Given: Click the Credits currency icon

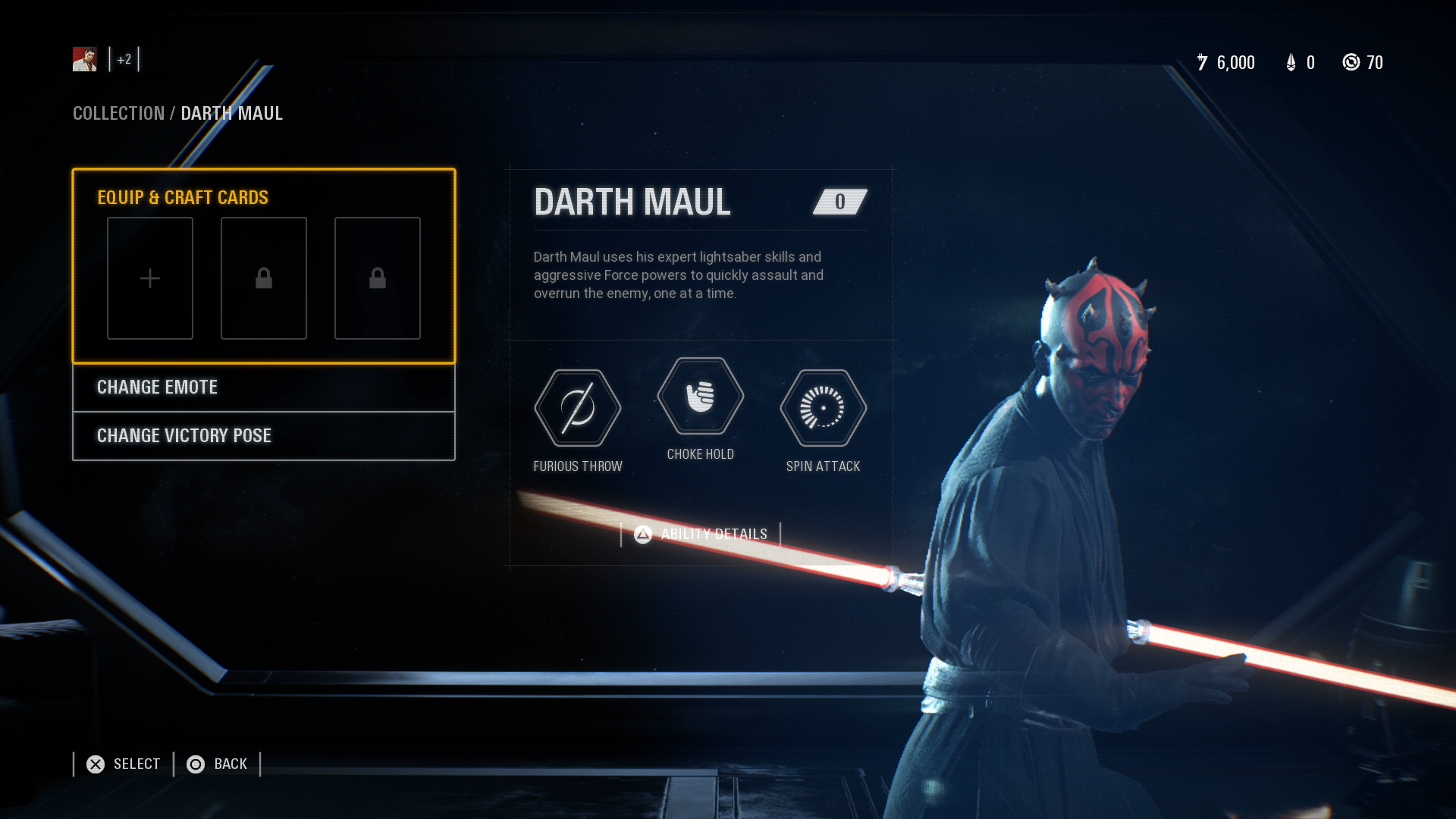Looking at the screenshot, I should pyautogui.click(x=1203, y=63).
